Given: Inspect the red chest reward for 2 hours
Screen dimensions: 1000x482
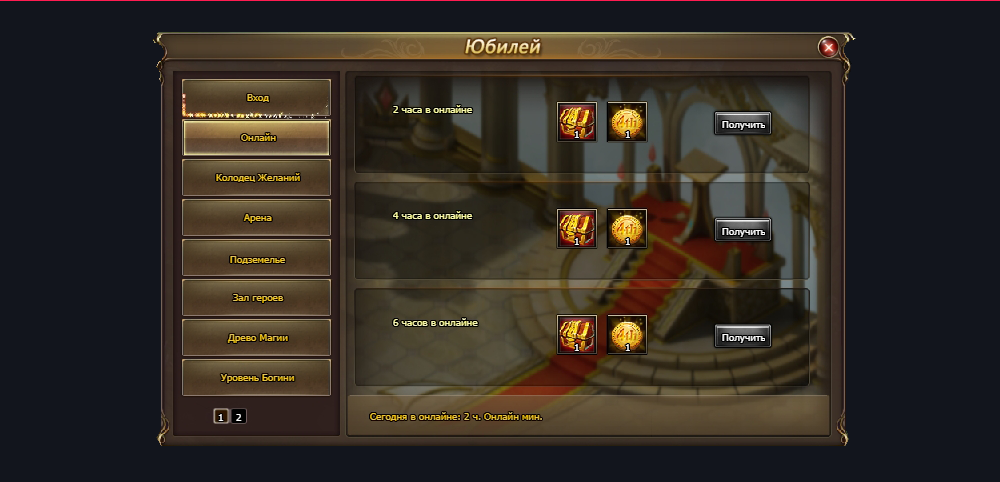Looking at the screenshot, I should coord(577,122).
